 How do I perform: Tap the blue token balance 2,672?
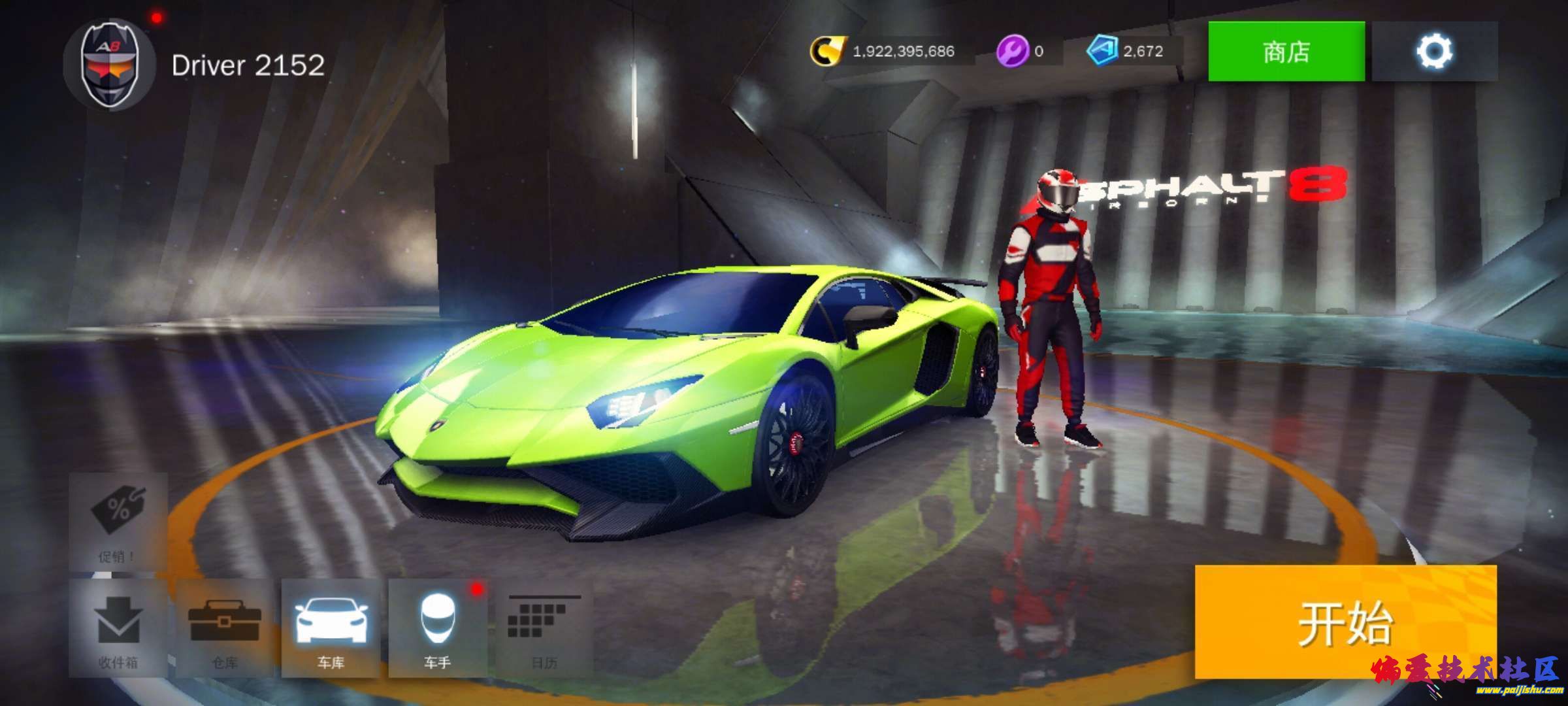[x=1126, y=51]
